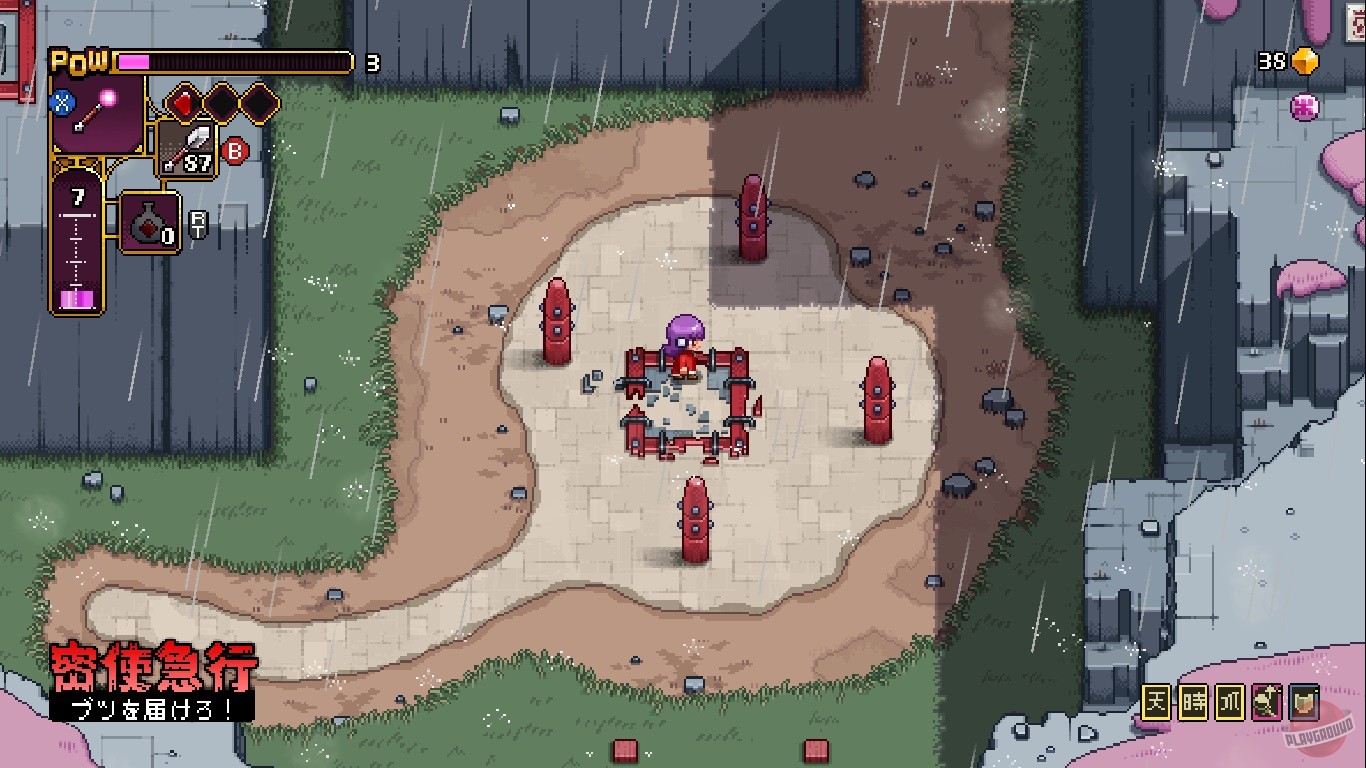
Task: Toggle the B button ability badge
Action: 235,152
